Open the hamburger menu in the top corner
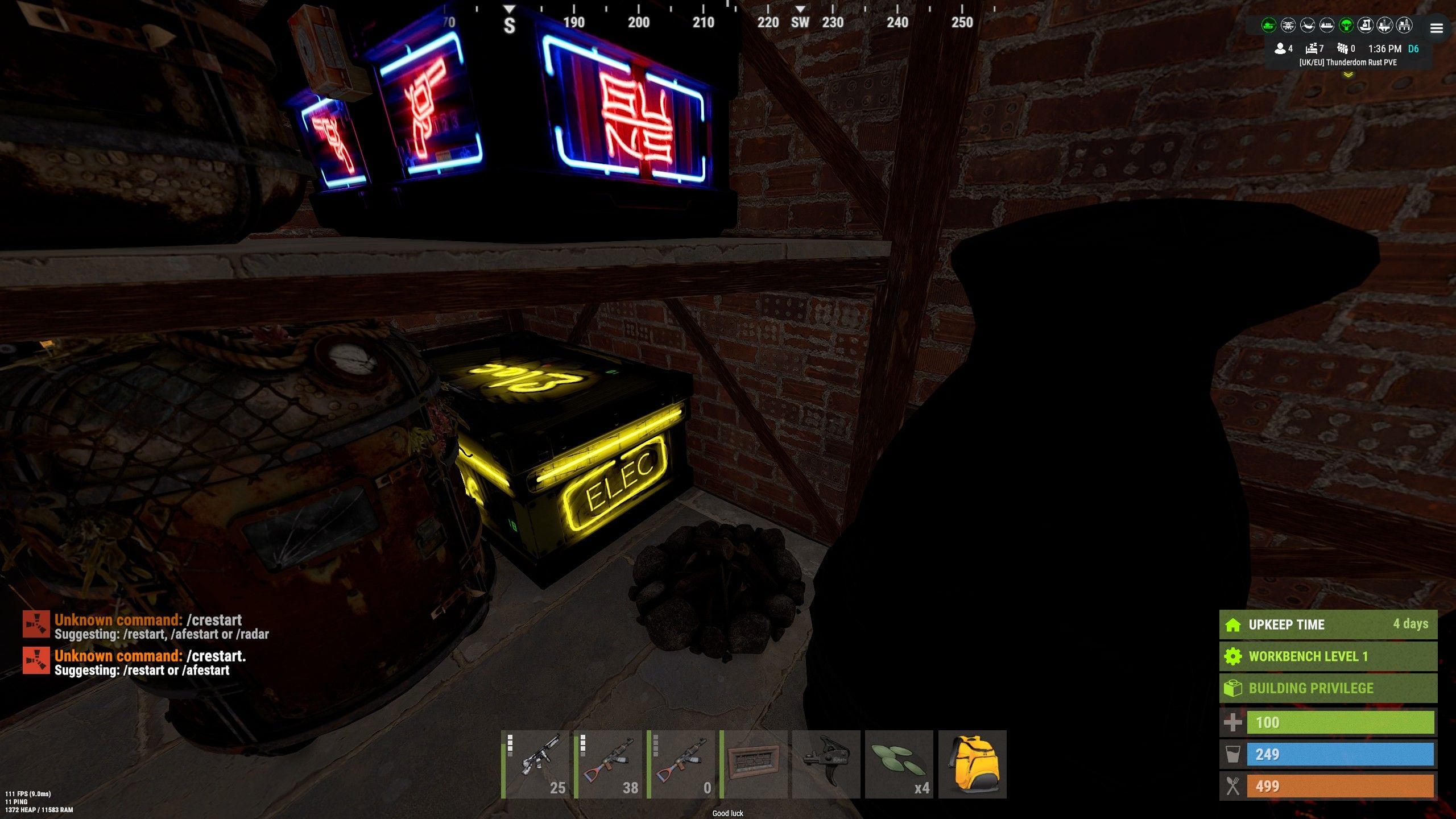This screenshot has height=819, width=1456. pyautogui.click(x=1436, y=28)
